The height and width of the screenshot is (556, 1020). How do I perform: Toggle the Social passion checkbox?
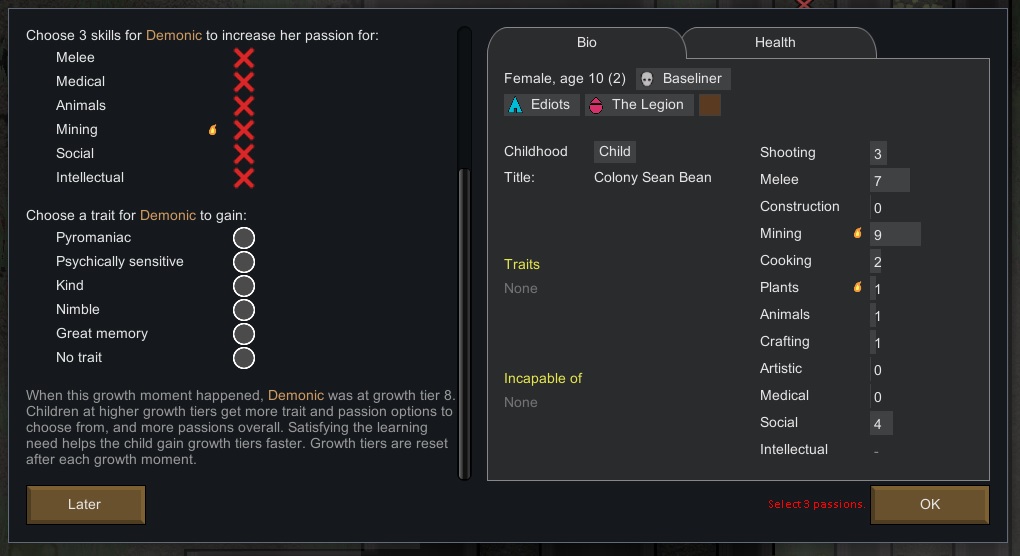pyautogui.click(x=244, y=154)
